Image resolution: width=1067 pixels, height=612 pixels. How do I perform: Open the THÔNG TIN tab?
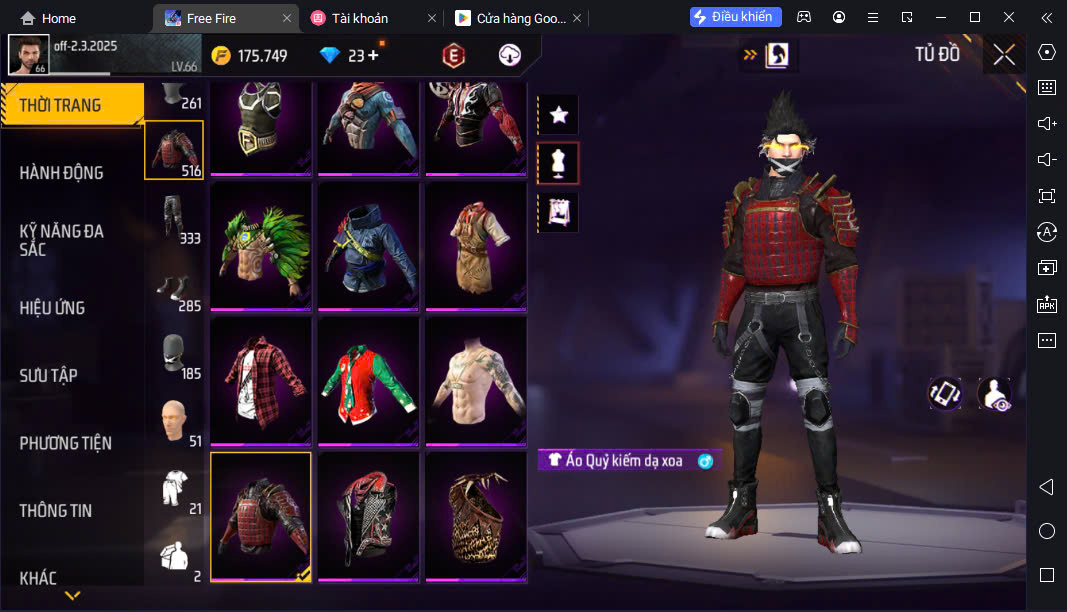click(x=56, y=510)
